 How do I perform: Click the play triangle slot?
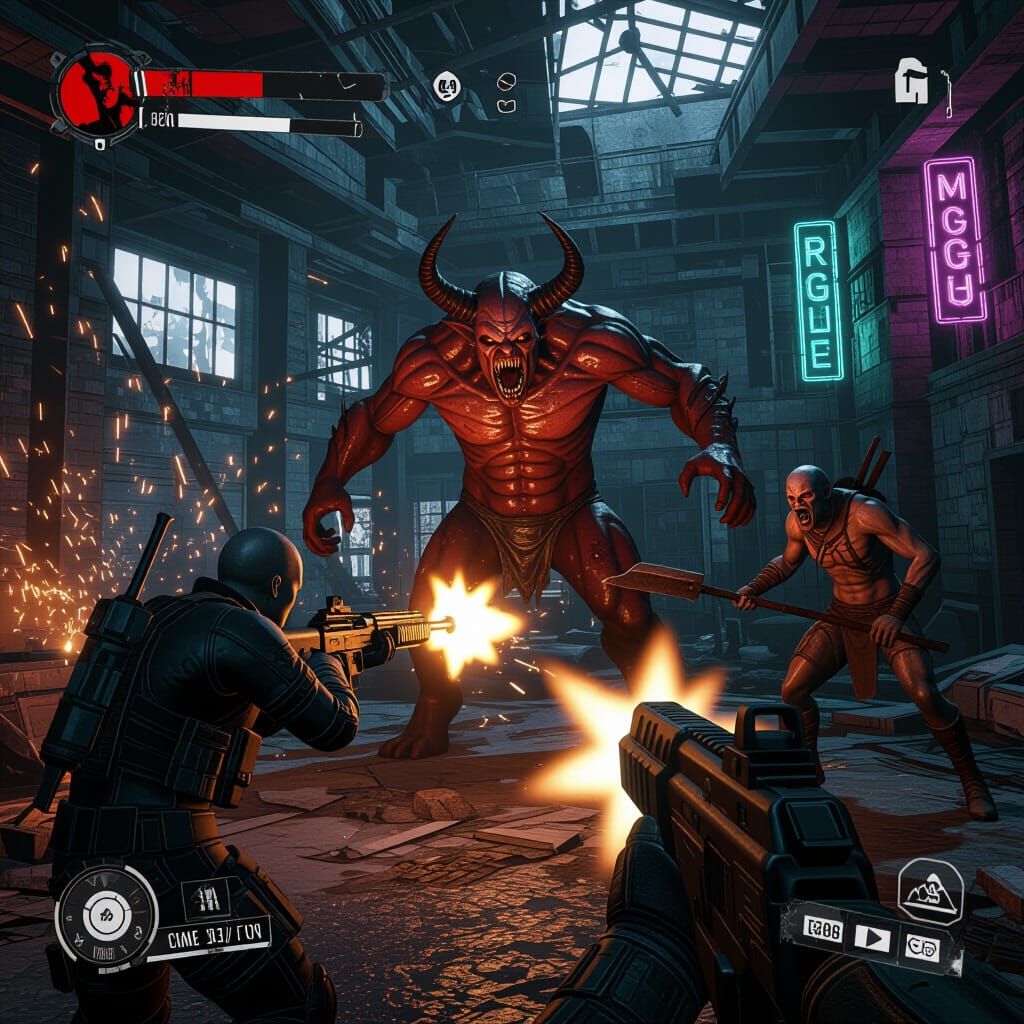873,938
